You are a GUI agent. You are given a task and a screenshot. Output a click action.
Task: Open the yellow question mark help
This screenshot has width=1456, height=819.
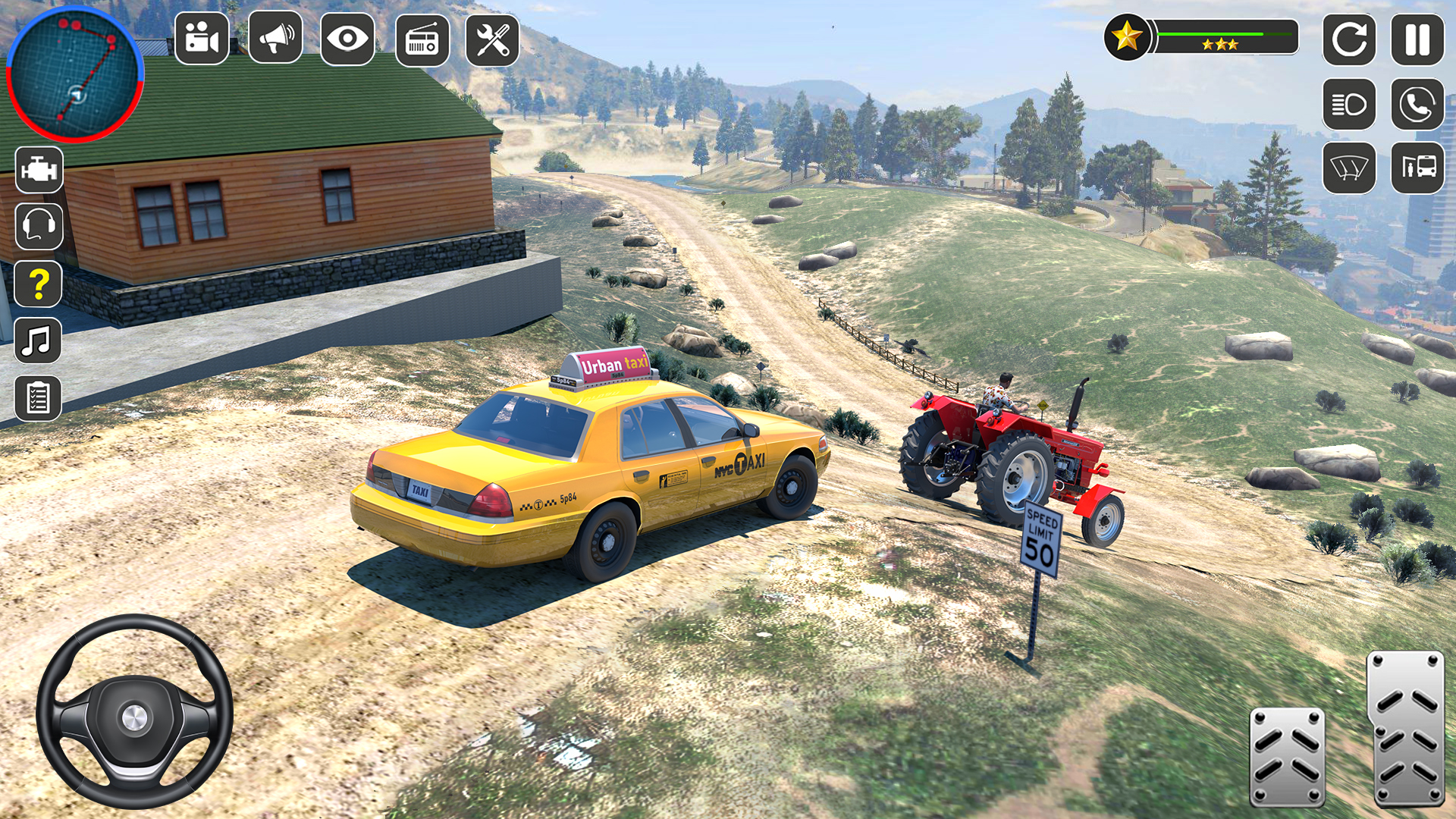(x=39, y=282)
